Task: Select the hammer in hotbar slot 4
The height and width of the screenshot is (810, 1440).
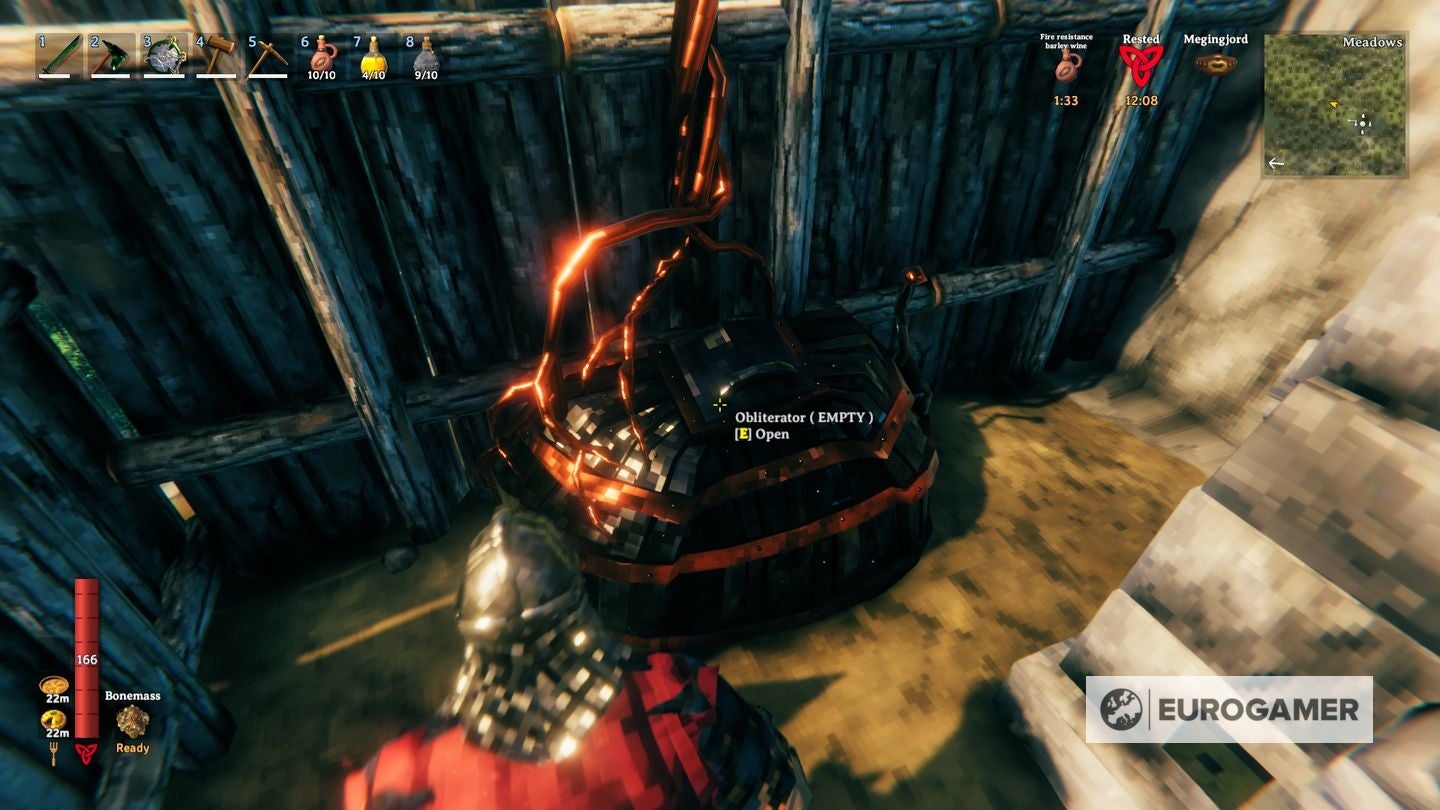Action: pyautogui.click(x=217, y=55)
